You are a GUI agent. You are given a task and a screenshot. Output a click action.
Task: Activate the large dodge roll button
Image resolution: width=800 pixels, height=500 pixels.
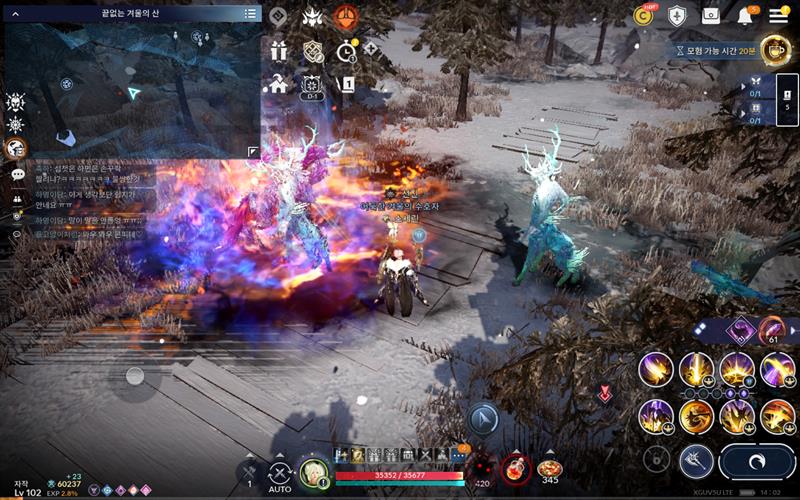pyautogui.click(x=757, y=461)
